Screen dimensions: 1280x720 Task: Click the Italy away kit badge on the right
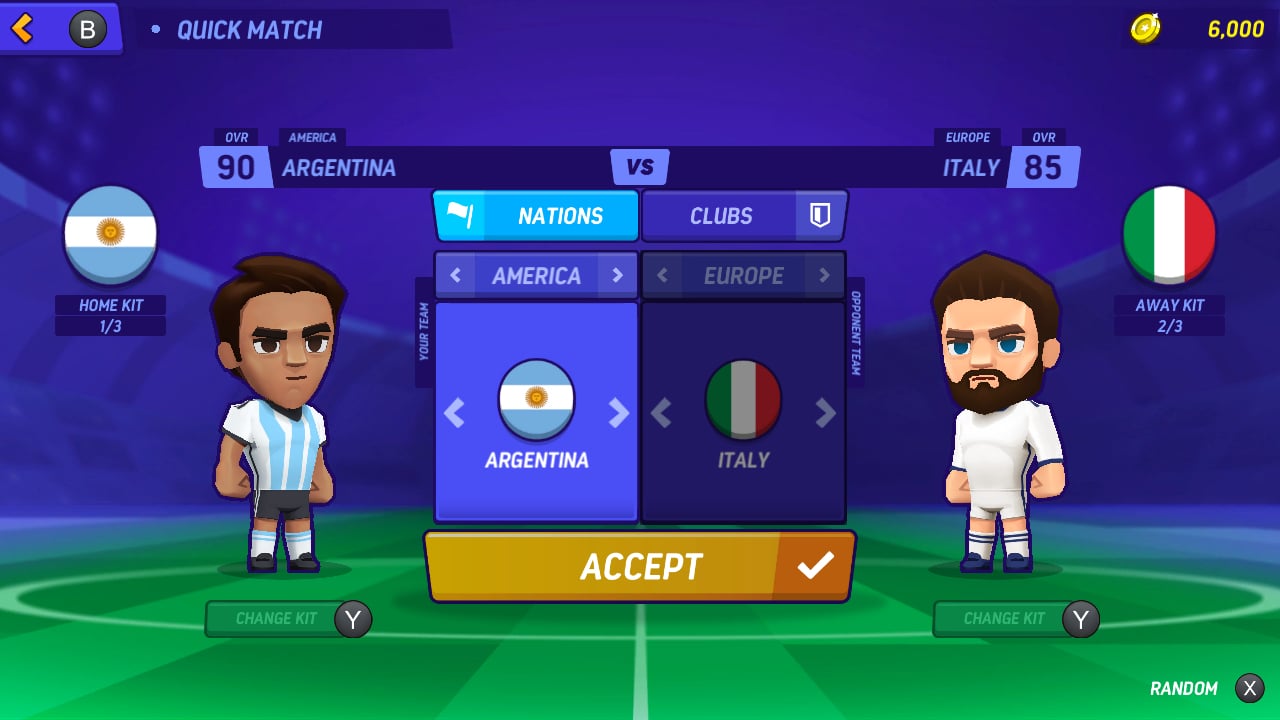[1169, 233]
